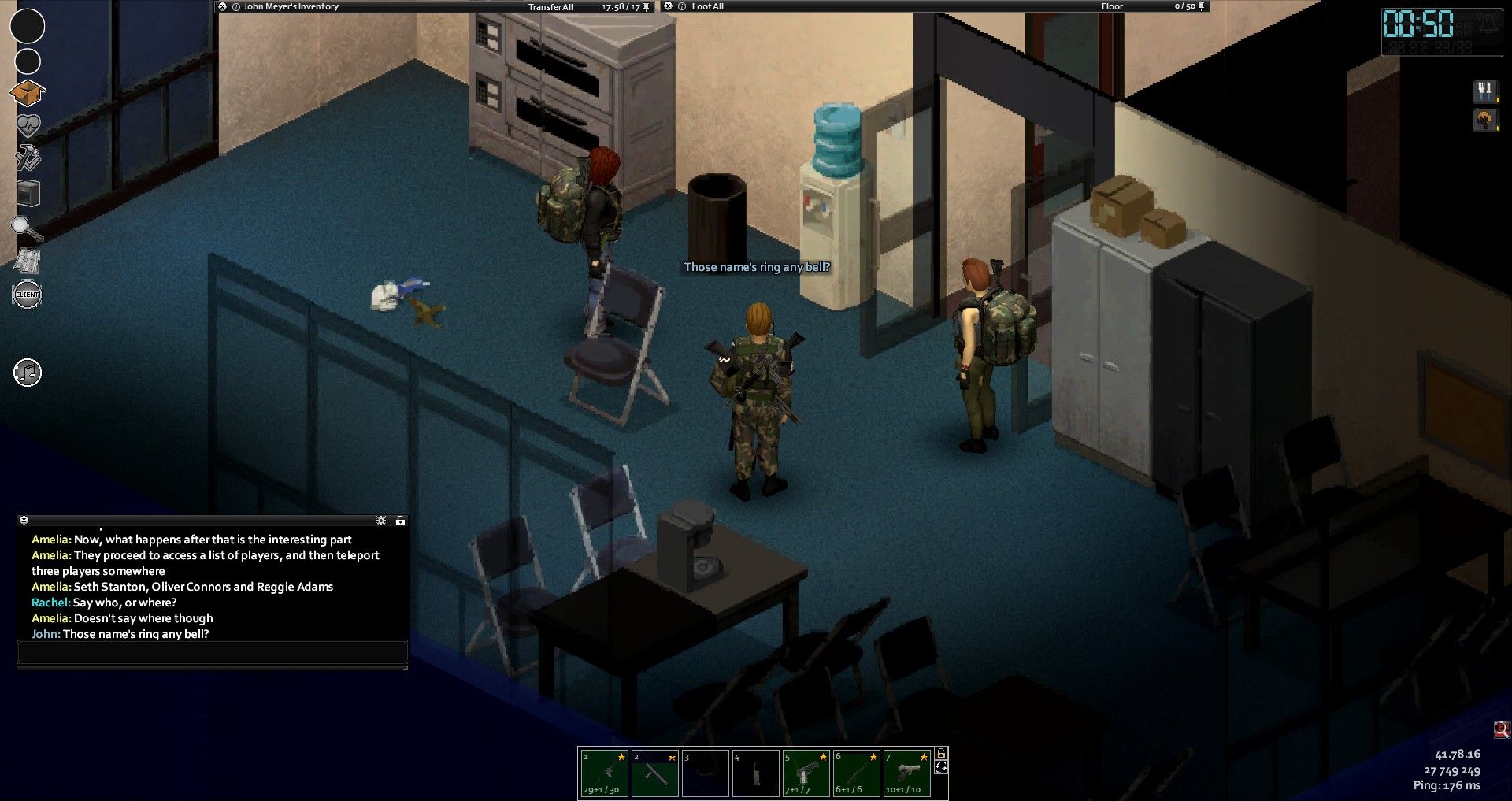The image size is (1512, 801).
Task: Open the inventory crate icon
Action: click(27, 93)
